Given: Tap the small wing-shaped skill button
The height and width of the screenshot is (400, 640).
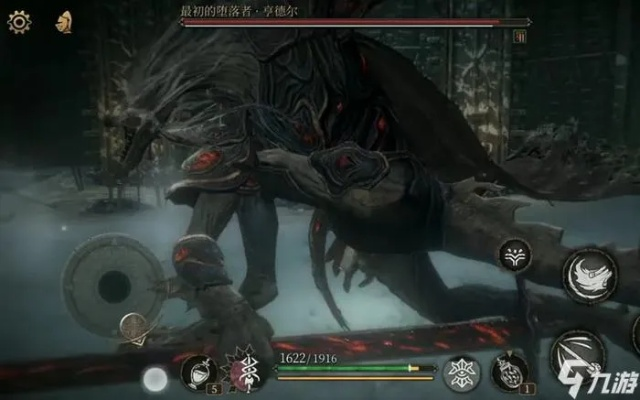Looking at the screenshot, I should [x=517, y=254].
